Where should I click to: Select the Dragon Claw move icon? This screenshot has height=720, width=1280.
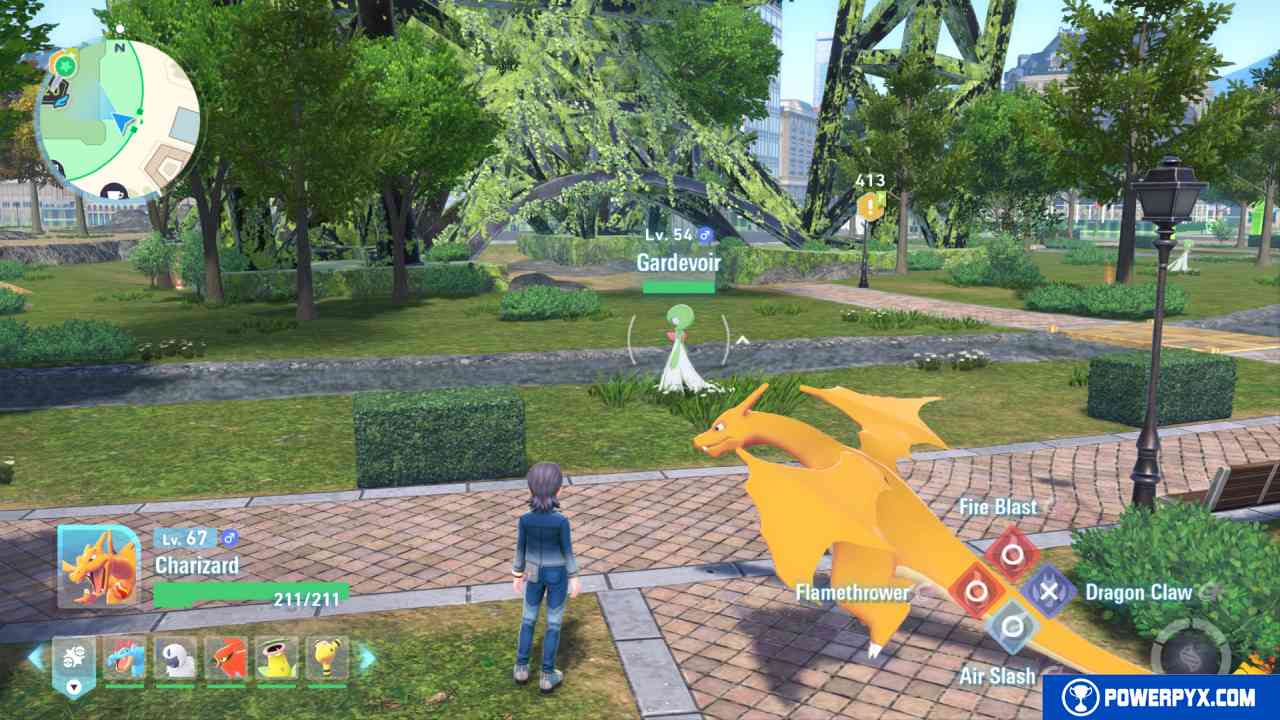pyautogui.click(x=1047, y=590)
